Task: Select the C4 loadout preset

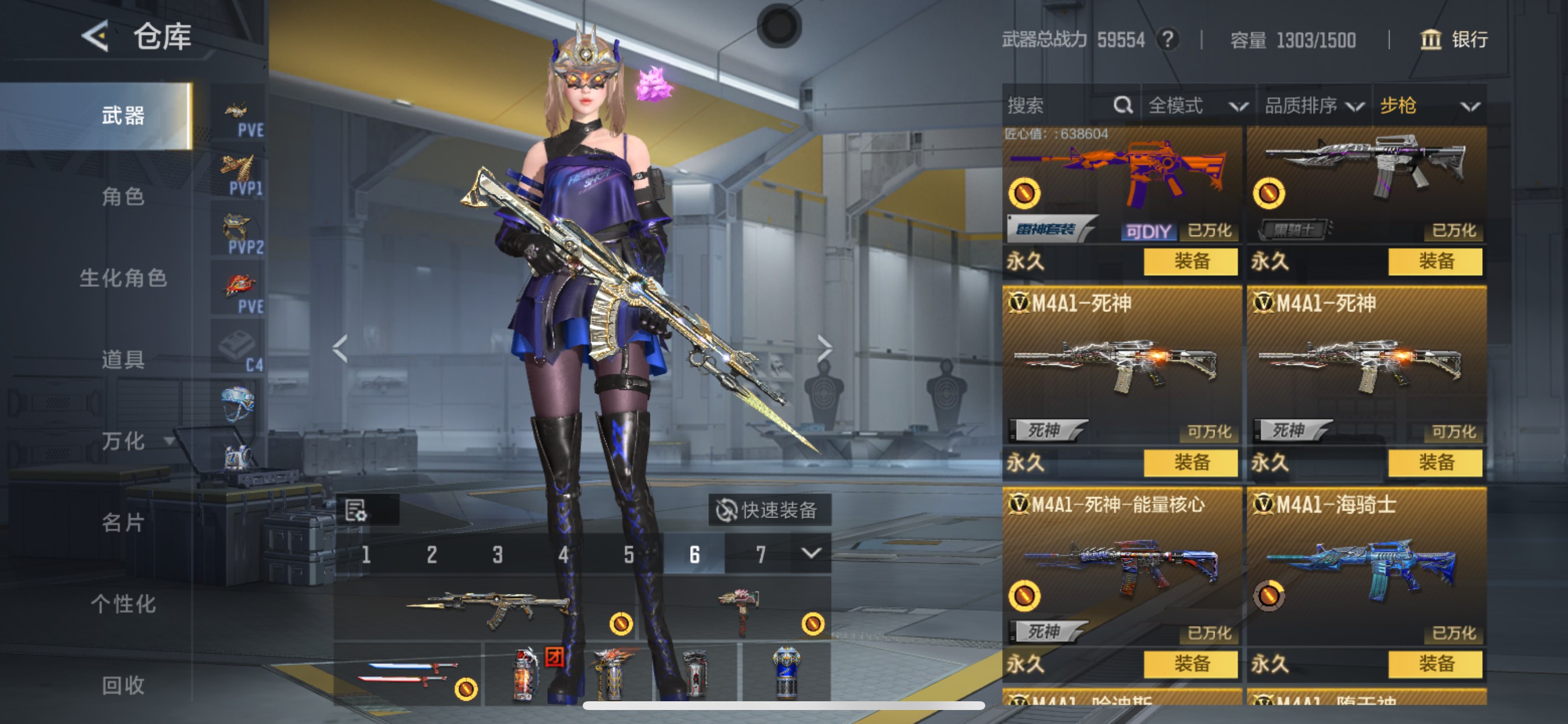Action: (239, 350)
